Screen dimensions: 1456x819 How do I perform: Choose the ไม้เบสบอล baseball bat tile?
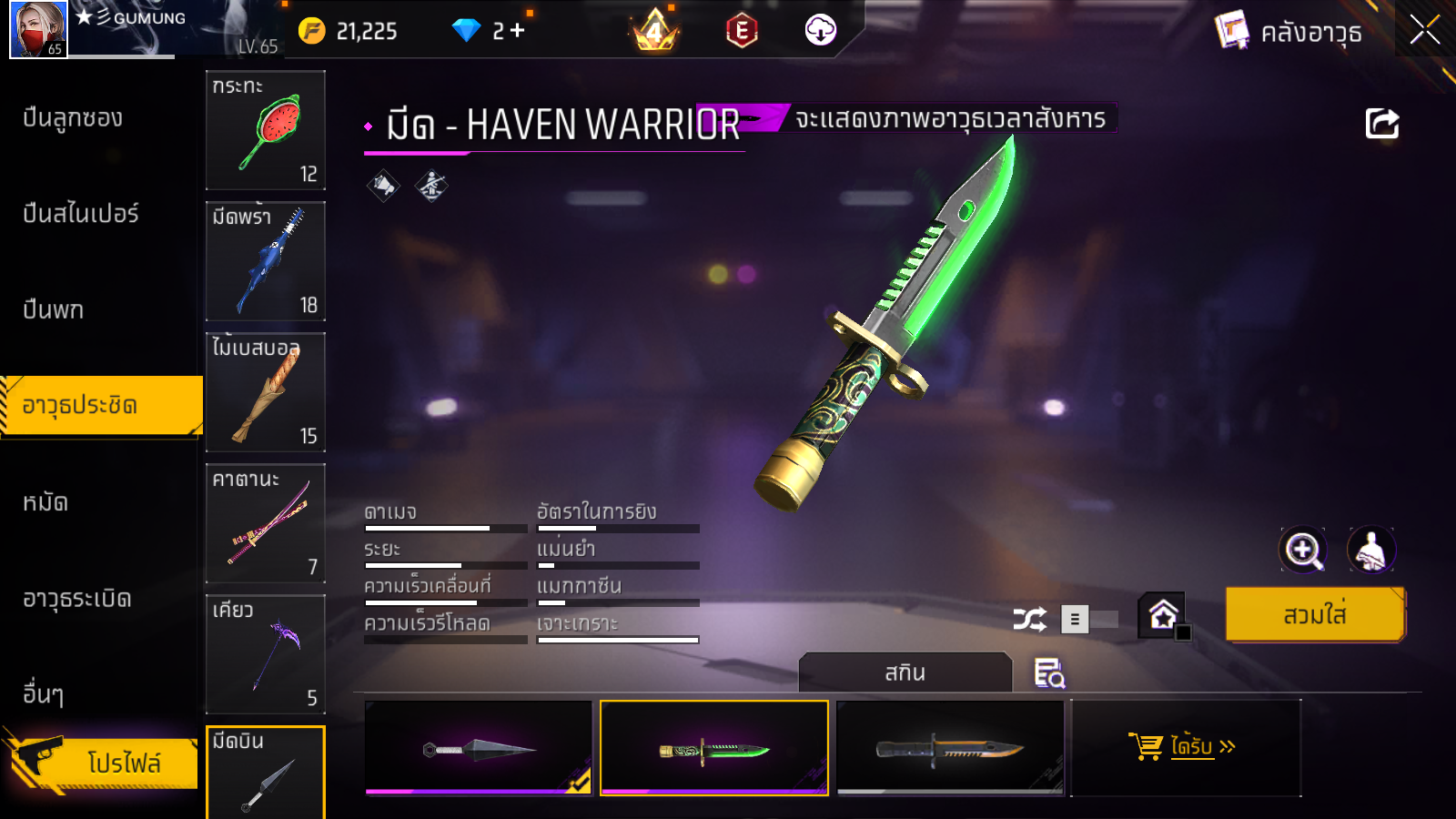266,392
